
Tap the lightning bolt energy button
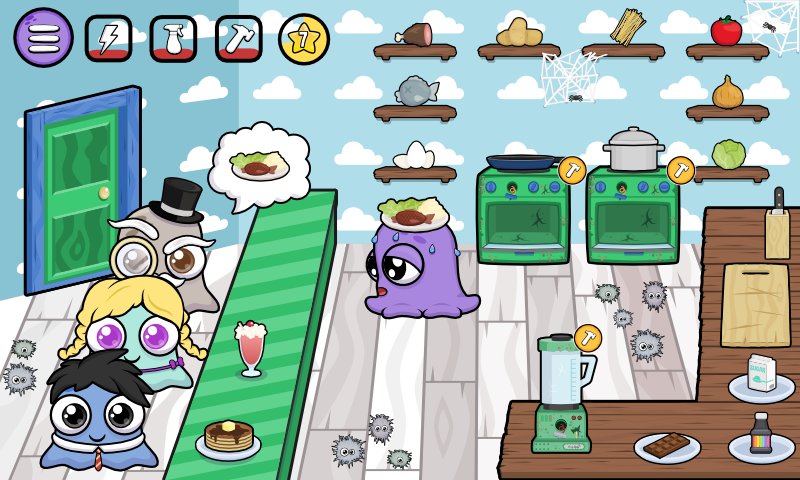(x=108, y=38)
